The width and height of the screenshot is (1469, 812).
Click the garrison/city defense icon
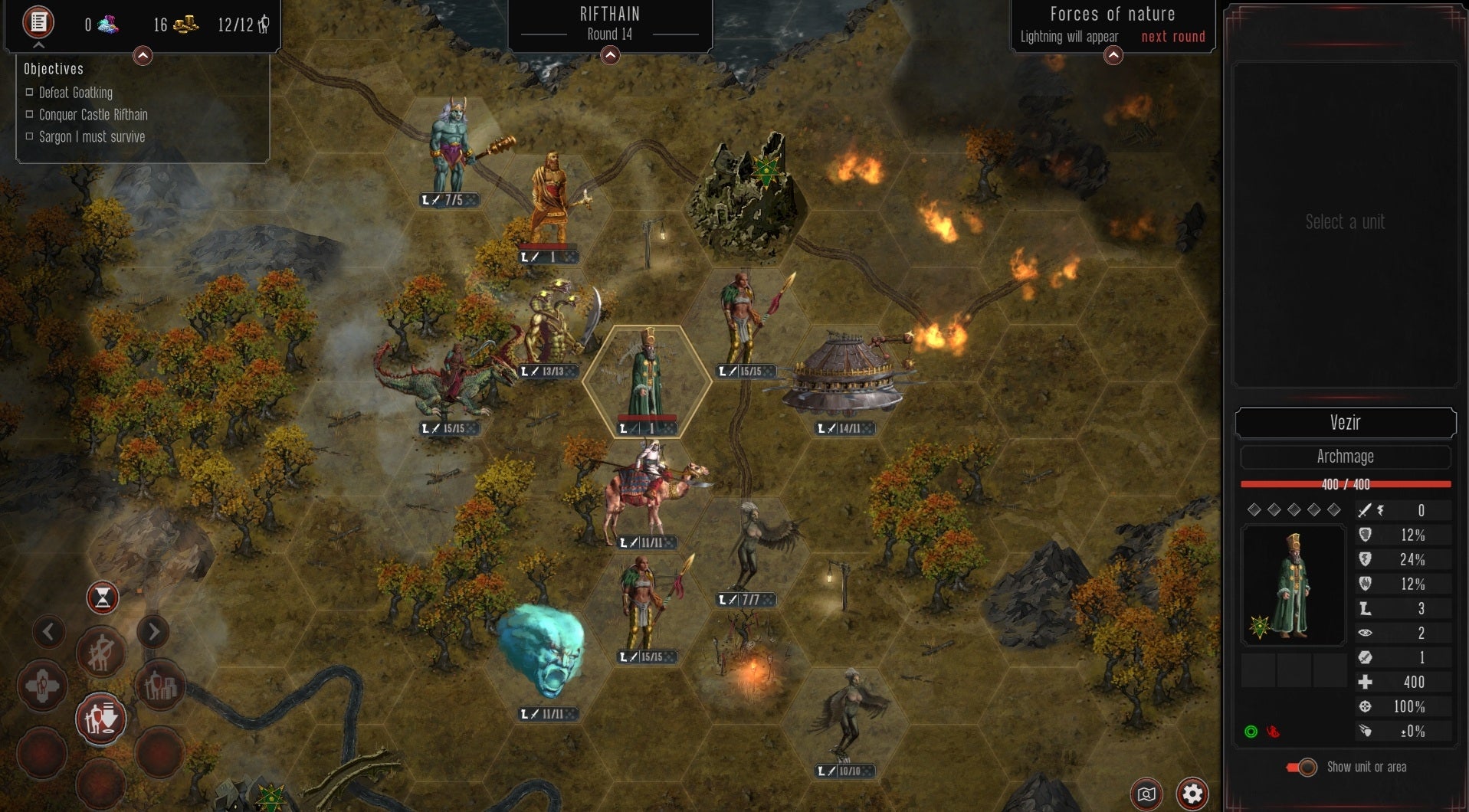click(159, 686)
